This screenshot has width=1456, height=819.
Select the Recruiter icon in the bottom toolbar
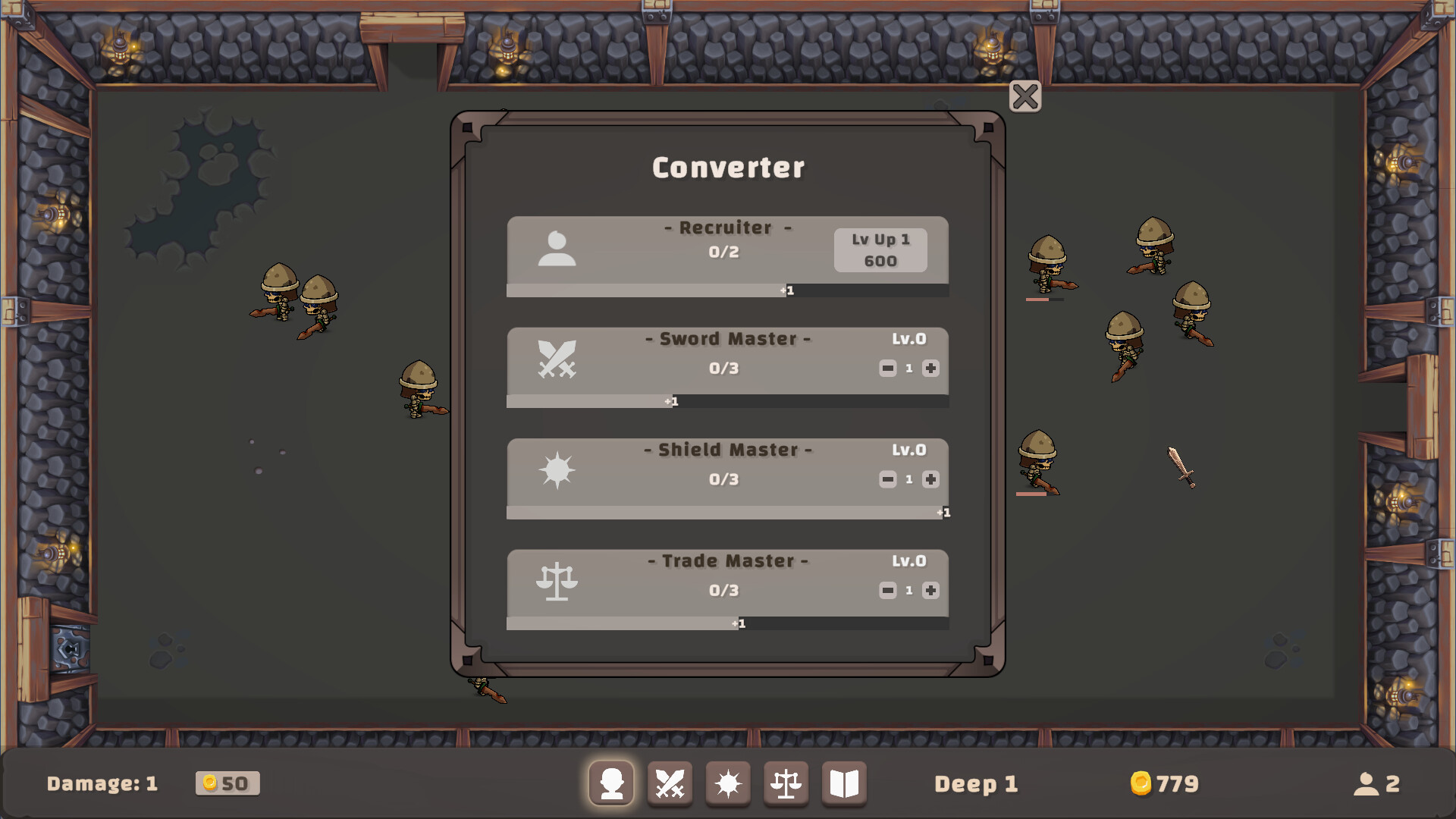pos(612,783)
